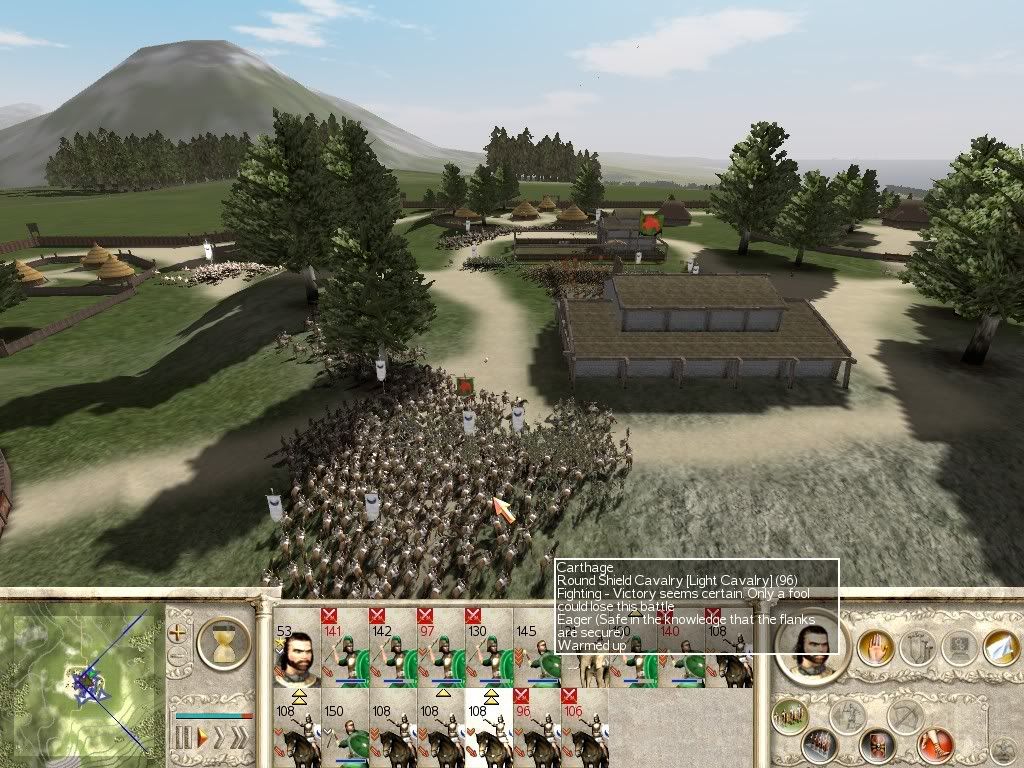
Task: Pause the battle
Action: (x=182, y=739)
